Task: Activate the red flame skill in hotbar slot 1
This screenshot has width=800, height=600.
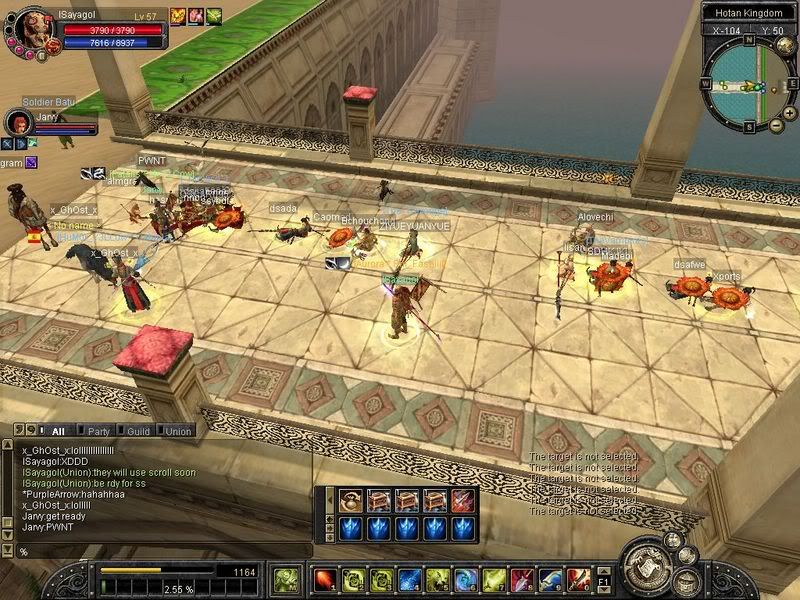Action: pos(324,579)
